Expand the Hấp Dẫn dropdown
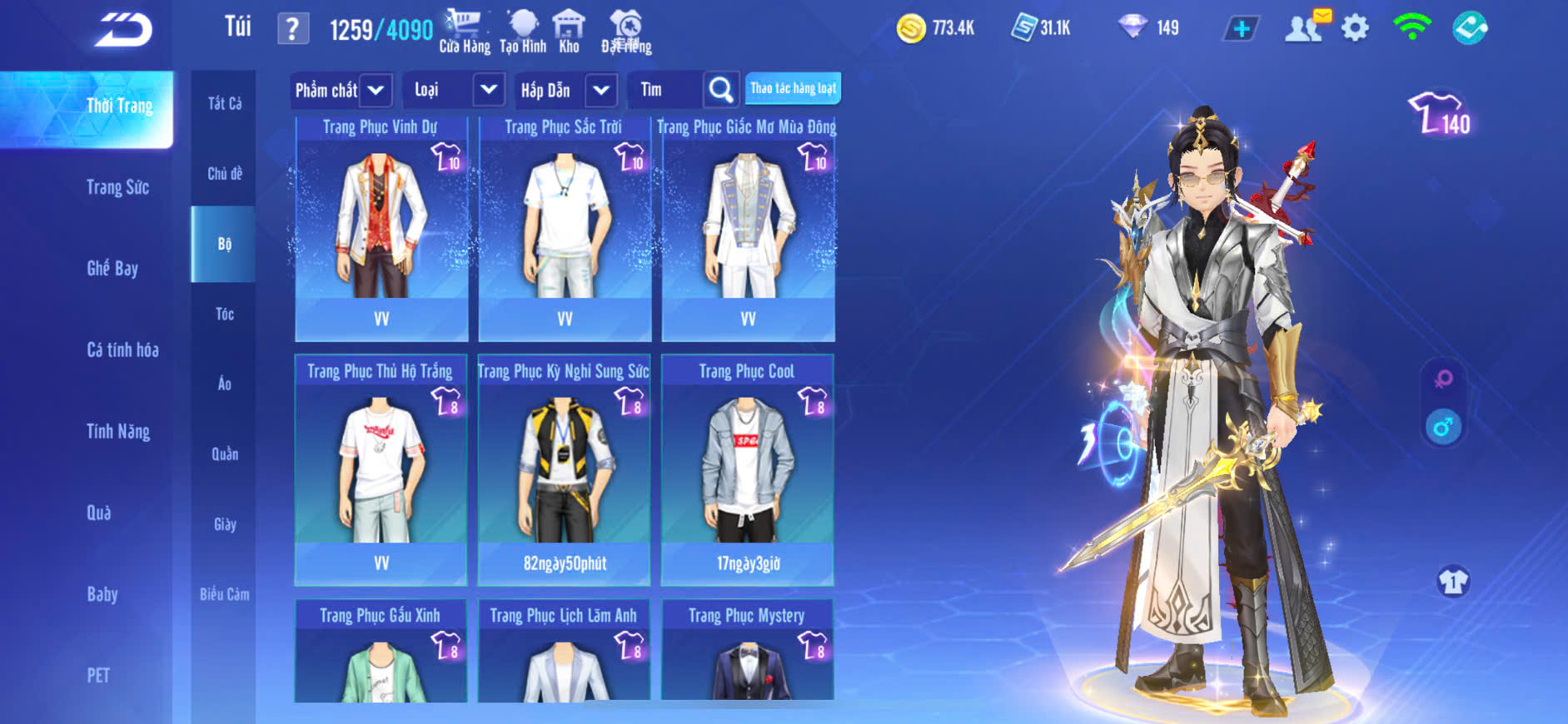The image size is (1568, 724). (601, 90)
